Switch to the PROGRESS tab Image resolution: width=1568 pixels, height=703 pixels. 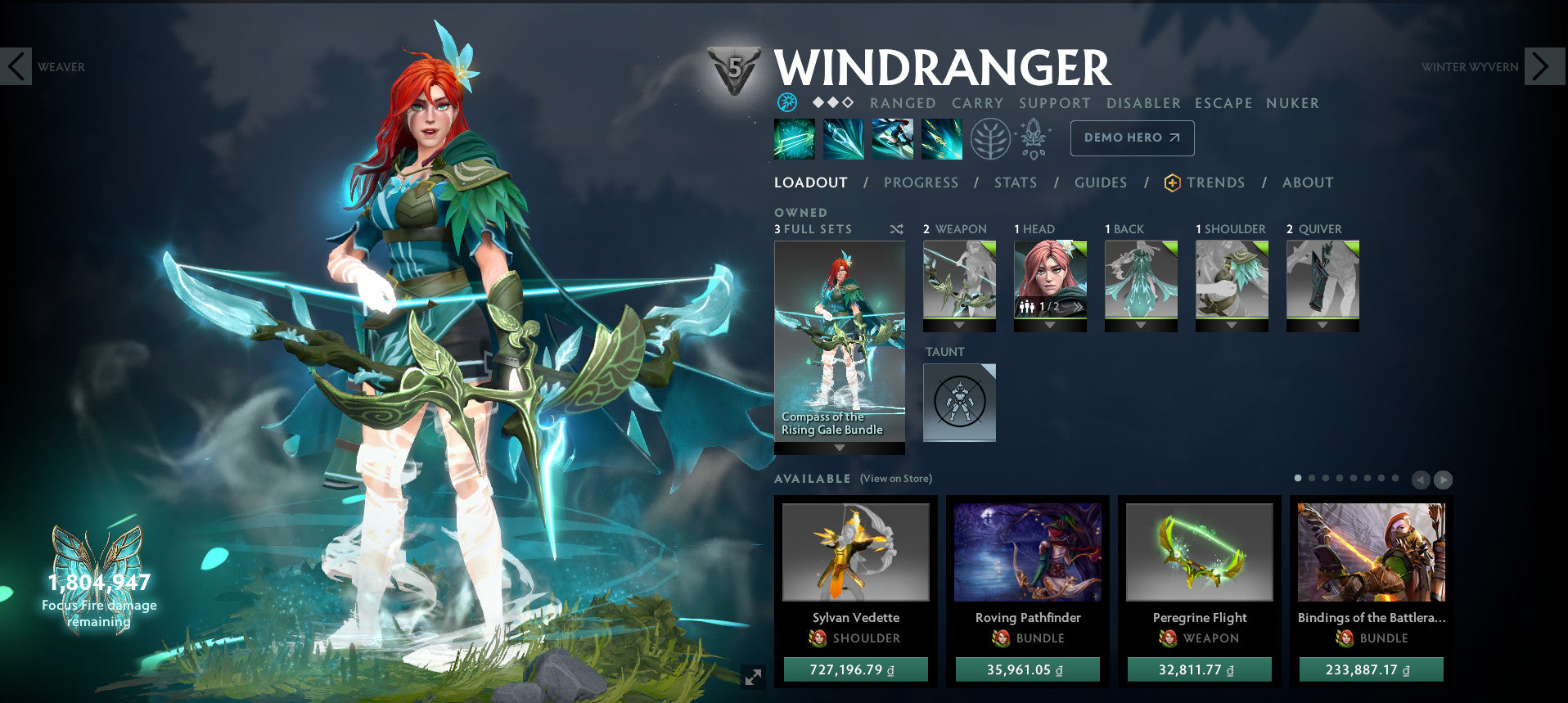click(920, 183)
